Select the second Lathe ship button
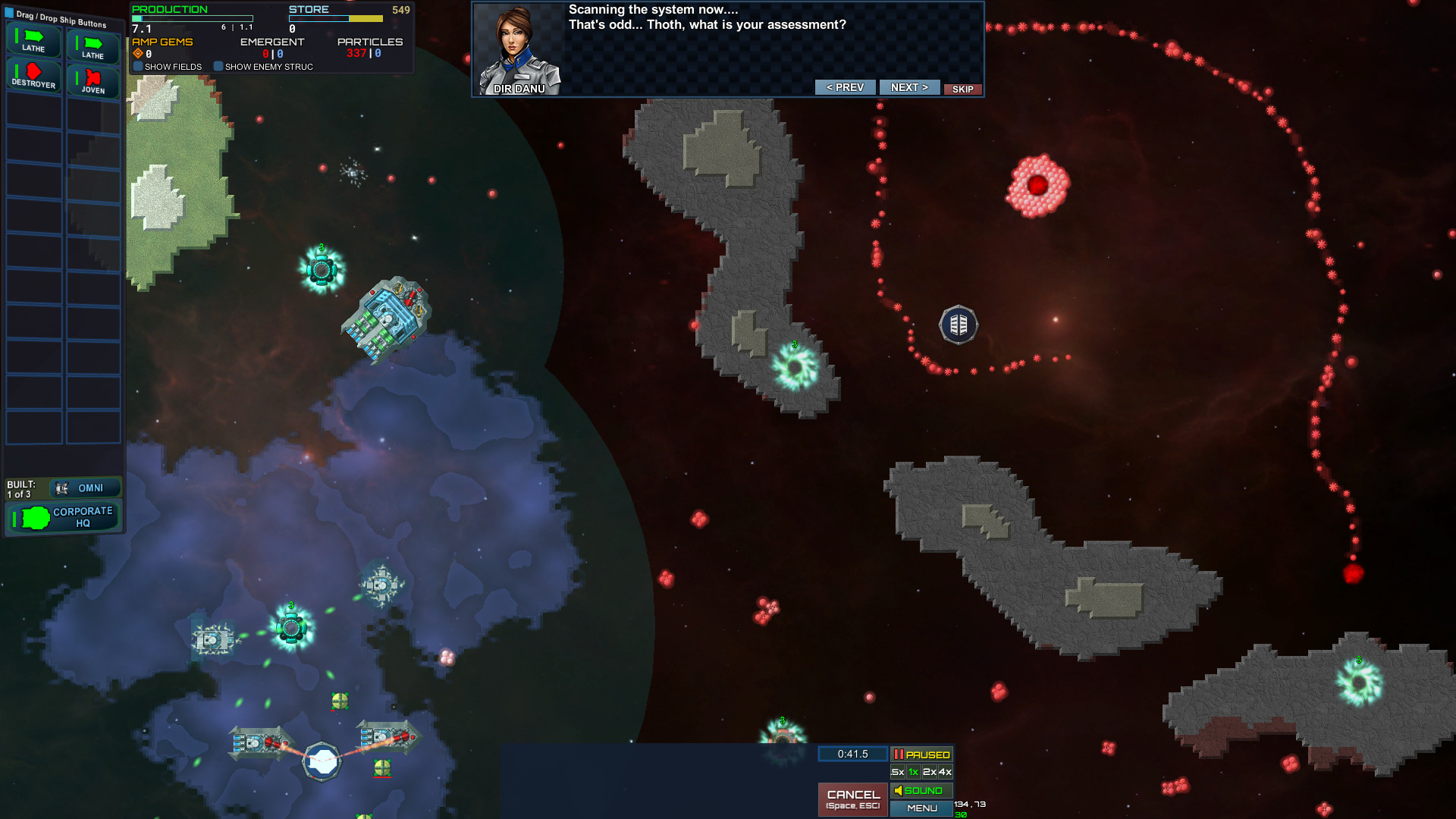This screenshot has height=819, width=1456. [x=93, y=47]
